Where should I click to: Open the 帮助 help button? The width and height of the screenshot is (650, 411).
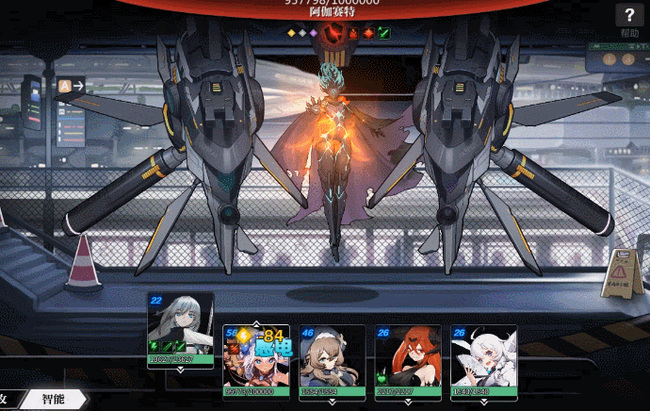629,20
